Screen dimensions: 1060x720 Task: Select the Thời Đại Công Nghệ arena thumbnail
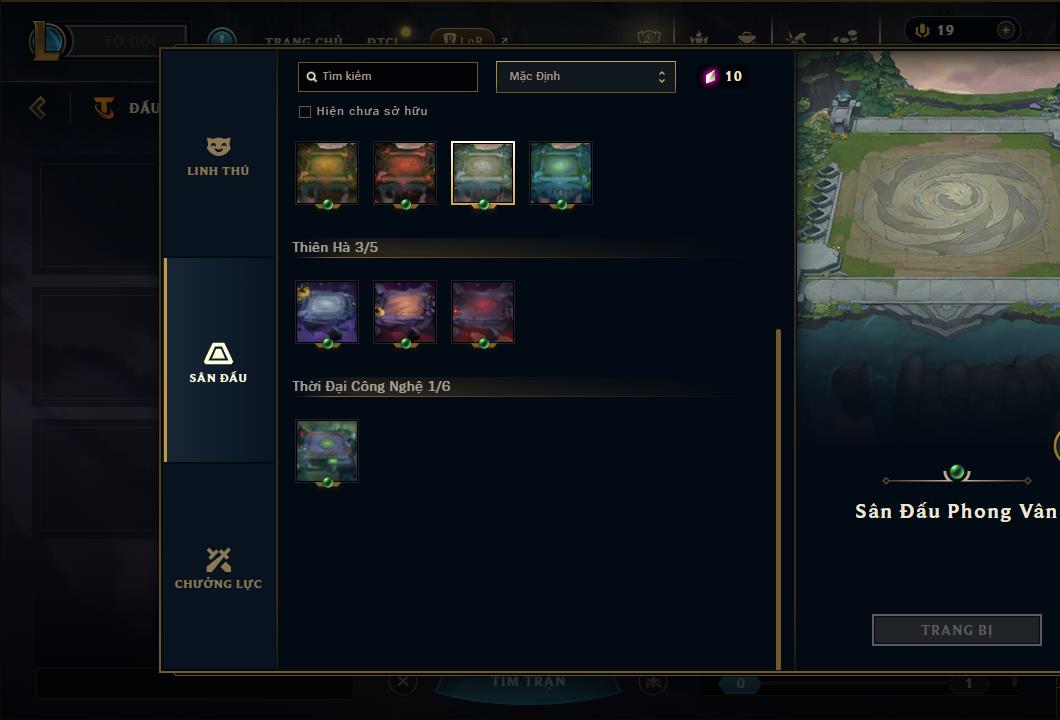click(327, 451)
